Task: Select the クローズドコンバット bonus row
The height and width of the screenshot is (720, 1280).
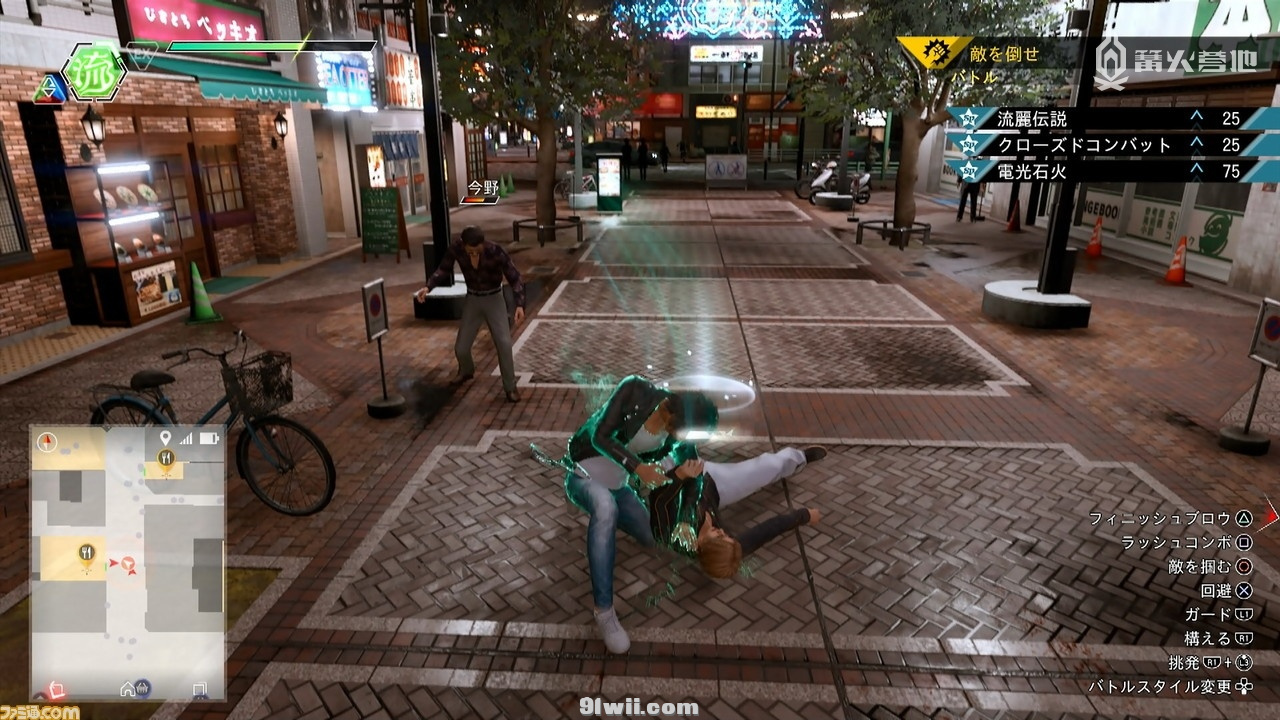Action: [x=1100, y=145]
